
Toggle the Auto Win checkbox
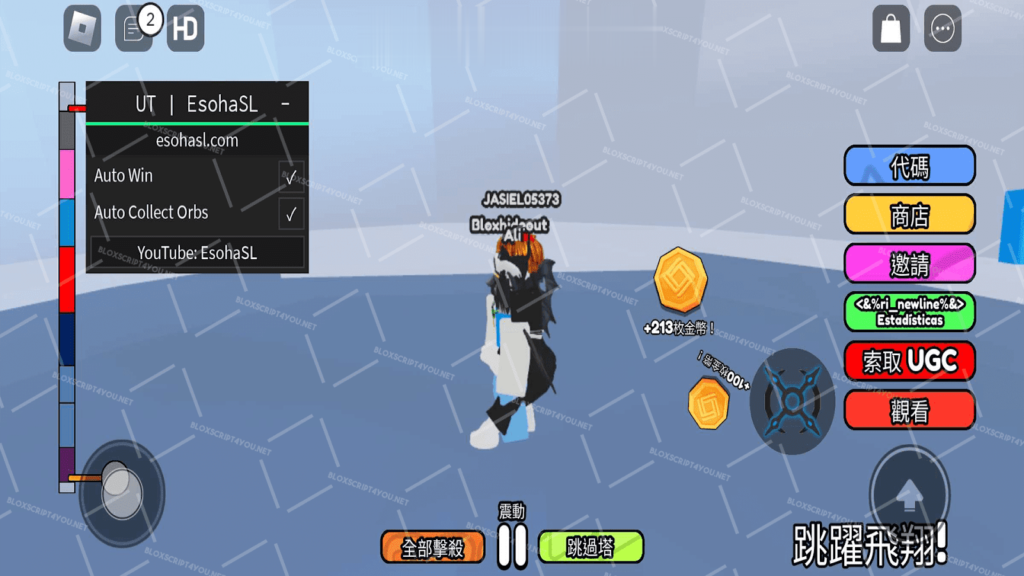(x=291, y=176)
